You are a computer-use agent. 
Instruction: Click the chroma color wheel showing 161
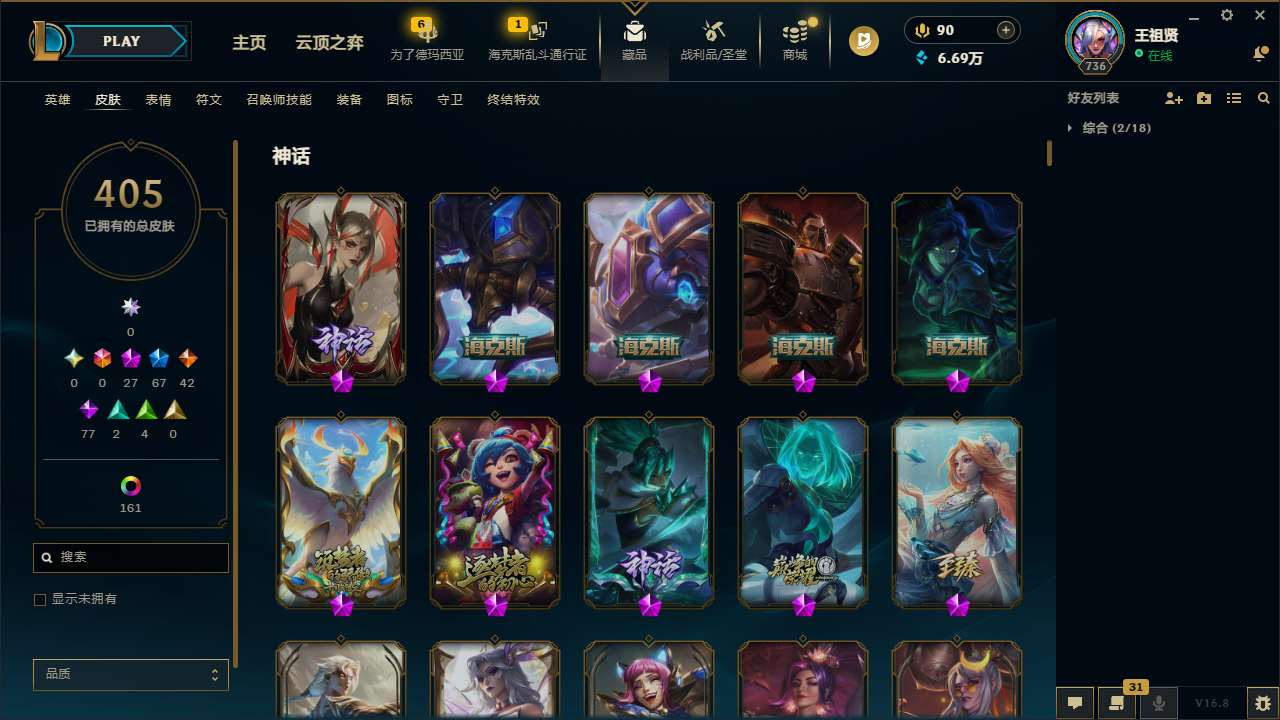[130, 487]
